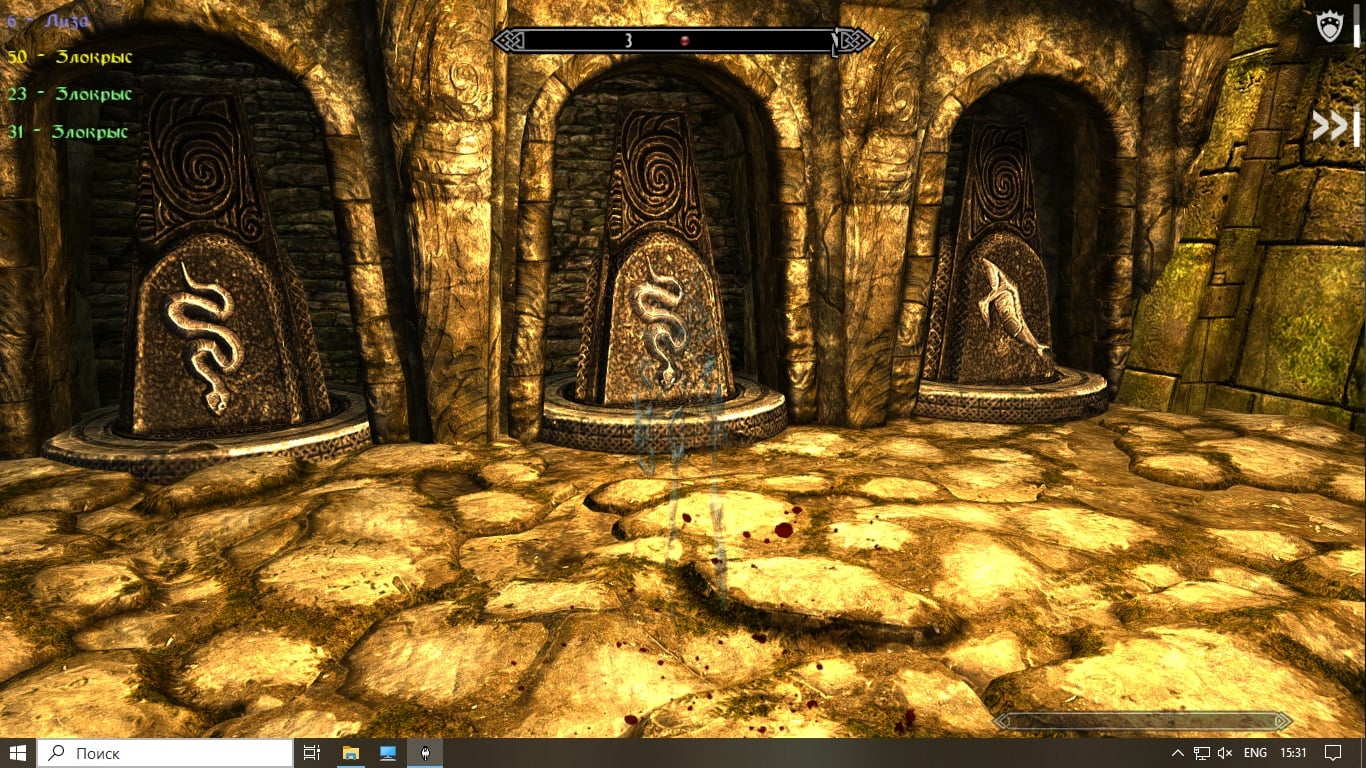Screen dimensions: 1366x768
Task: Toggle the Task View button
Action: [x=311, y=753]
